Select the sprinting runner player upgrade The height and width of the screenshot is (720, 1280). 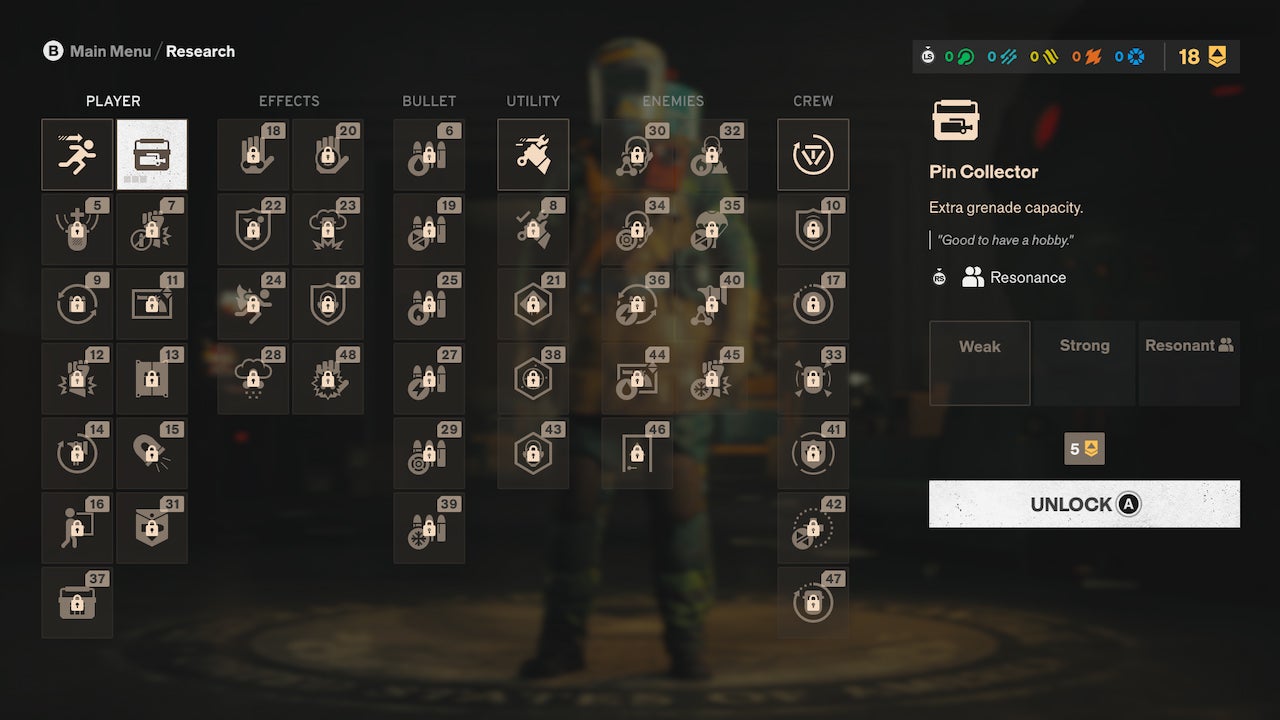(x=77, y=155)
